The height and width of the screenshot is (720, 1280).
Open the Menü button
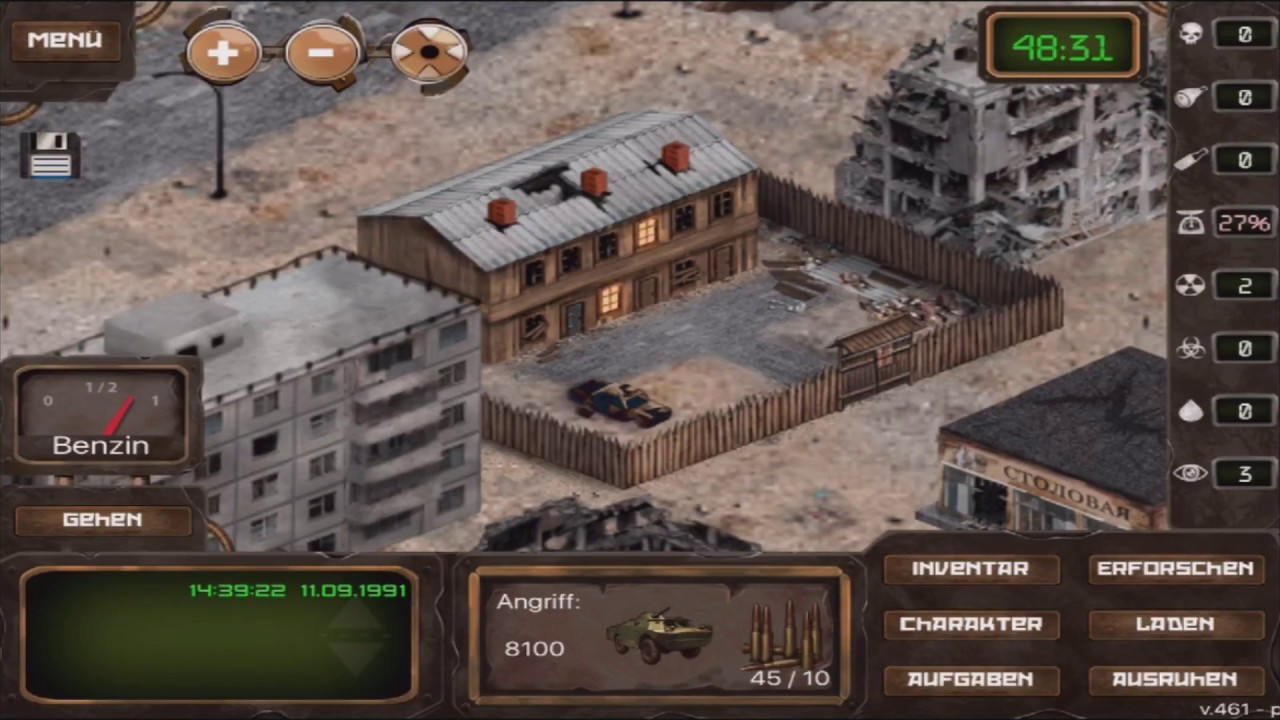[65, 41]
